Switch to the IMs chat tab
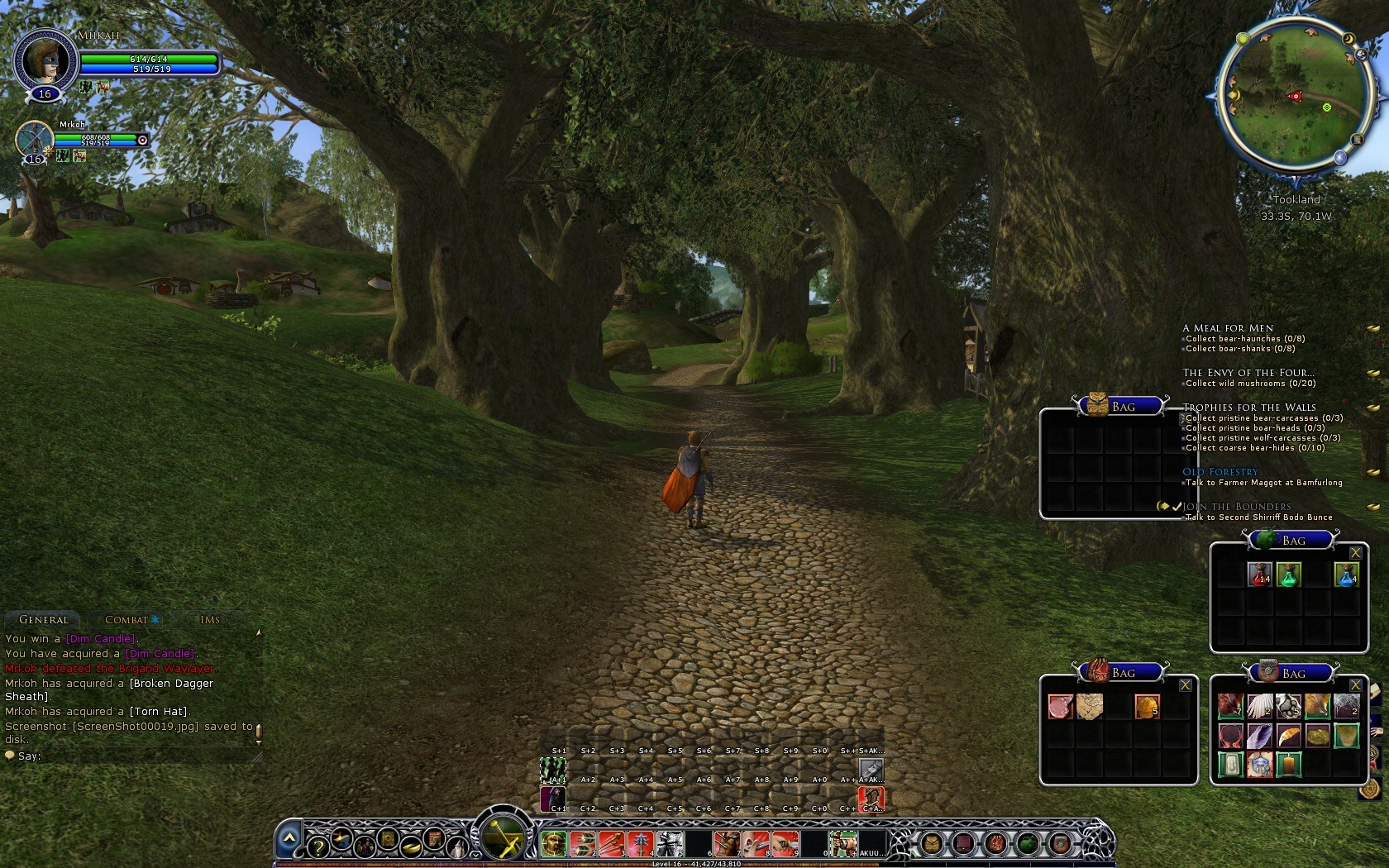The width and height of the screenshot is (1389, 868). point(211,618)
